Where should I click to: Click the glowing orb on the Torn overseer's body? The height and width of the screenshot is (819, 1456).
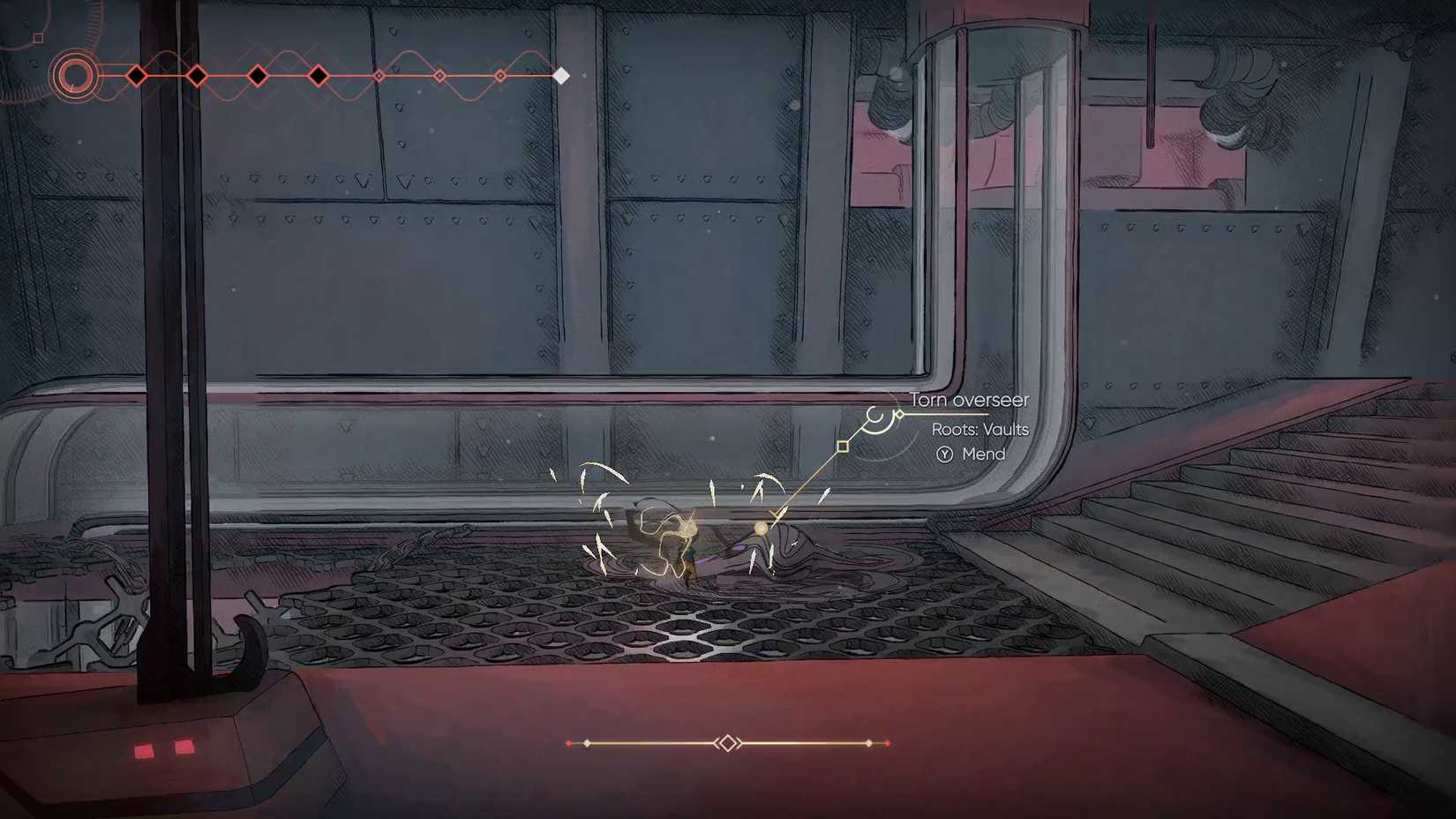760,527
